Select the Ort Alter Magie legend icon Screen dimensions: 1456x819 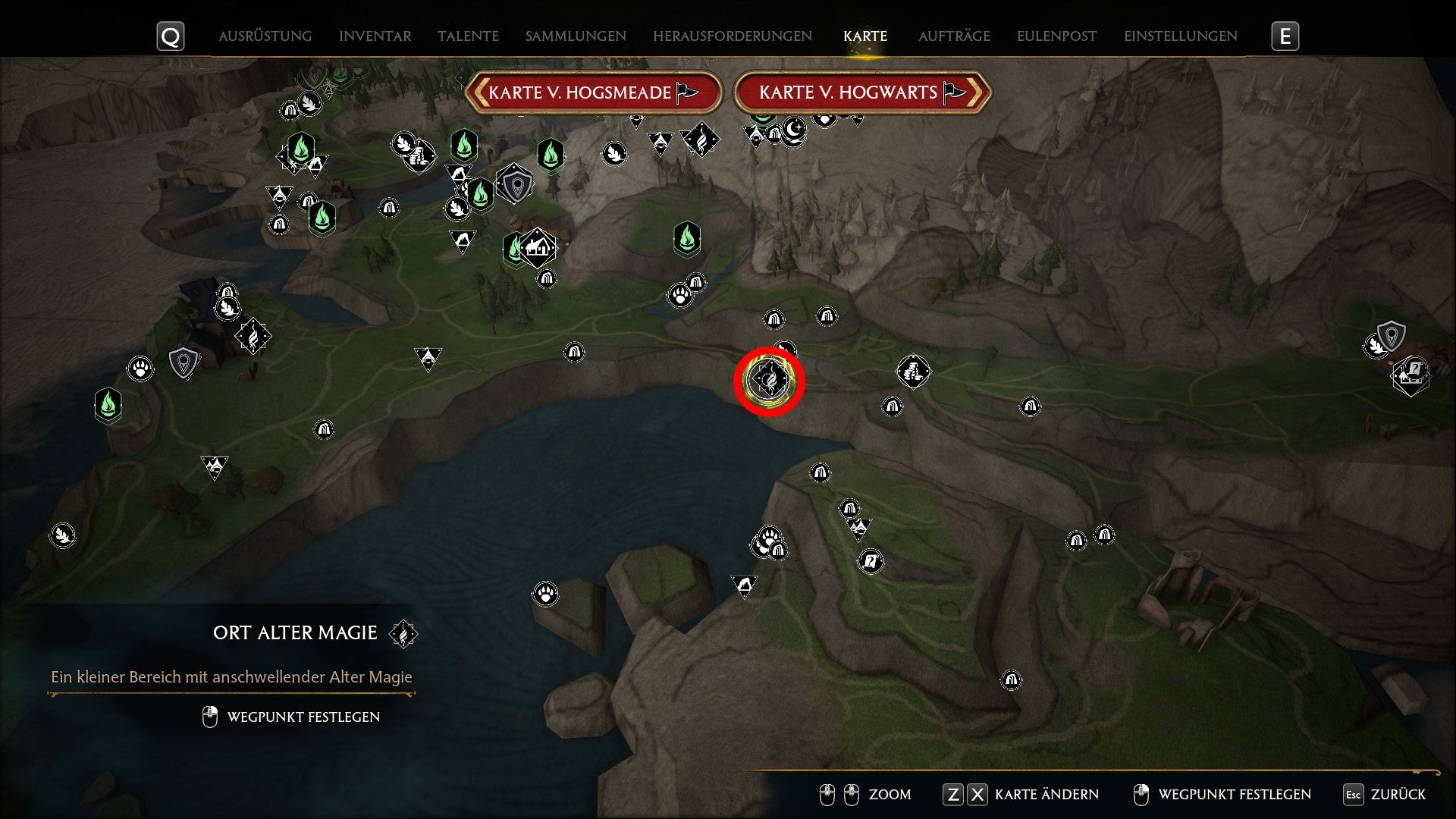point(402,634)
